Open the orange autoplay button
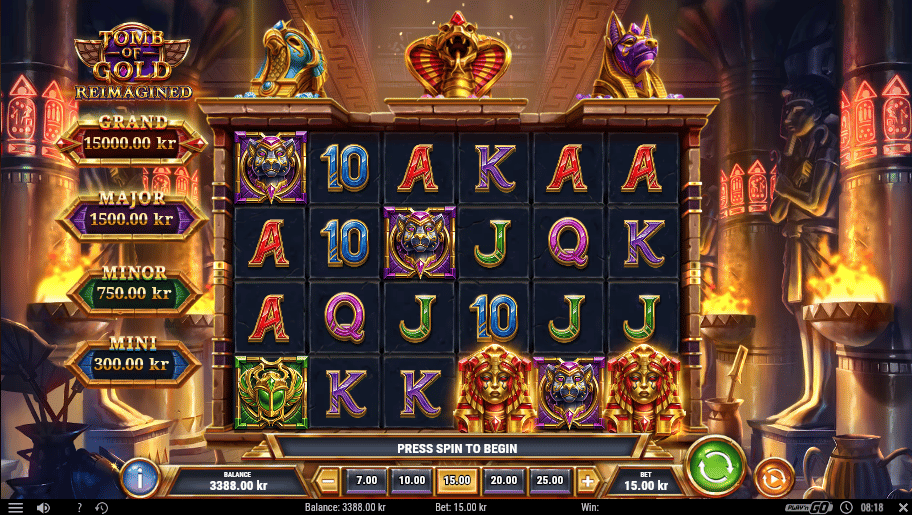 point(774,478)
